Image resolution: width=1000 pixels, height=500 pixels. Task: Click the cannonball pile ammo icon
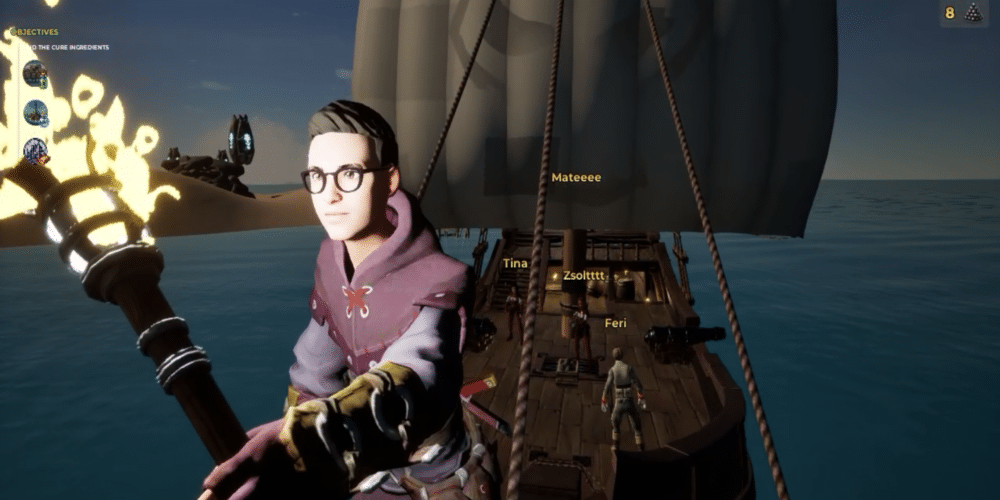(x=973, y=13)
